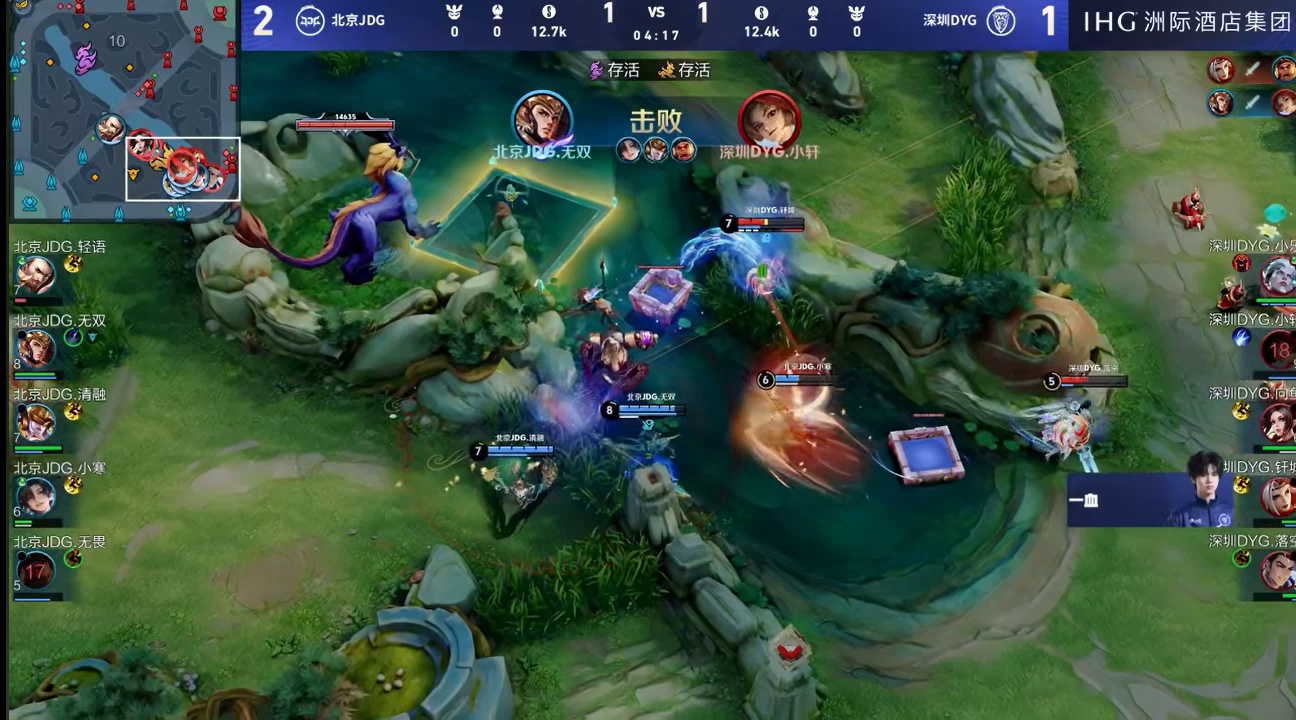Click the 深圳DYG team logo
The width and height of the screenshot is (1296, 720).
click(1001, 20)
